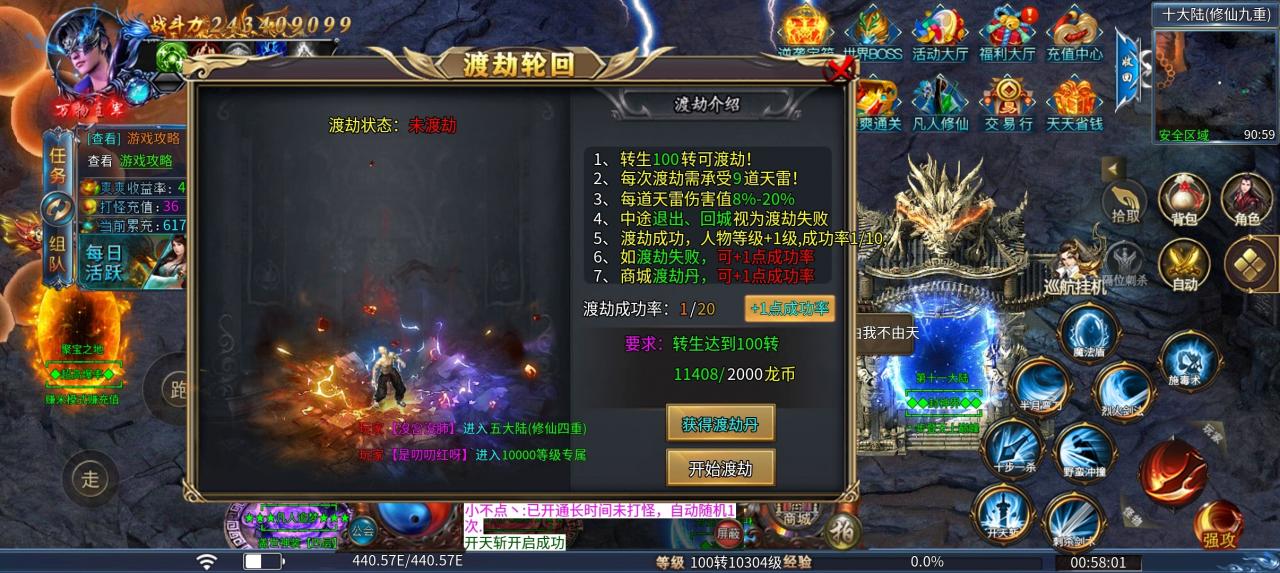Start tribulation with 开始渡劫 button
The image size is (1280, 573).
click(x=720, y=467)
